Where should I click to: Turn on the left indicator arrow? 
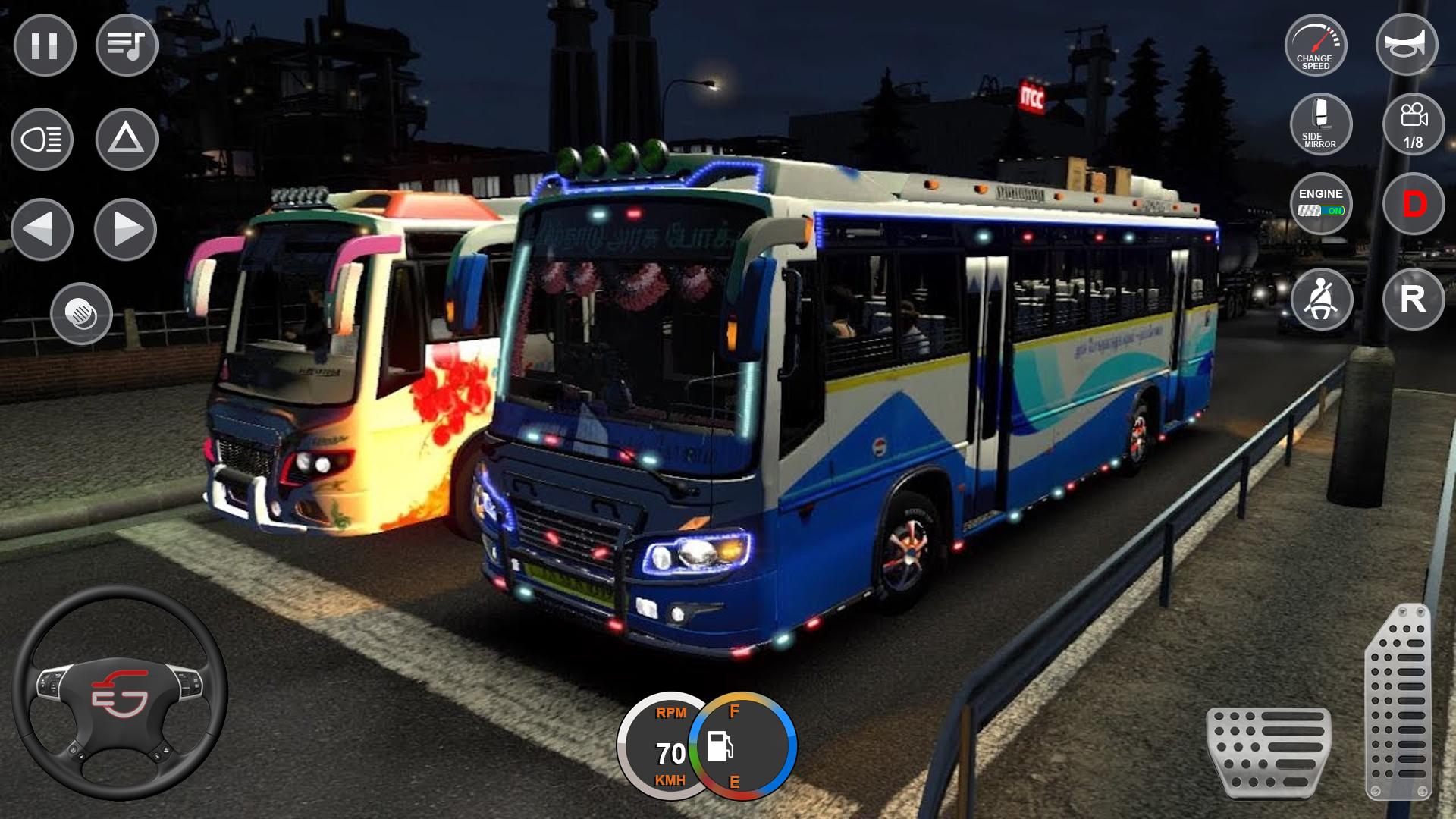pyautogui.click(x=42, y=229)
